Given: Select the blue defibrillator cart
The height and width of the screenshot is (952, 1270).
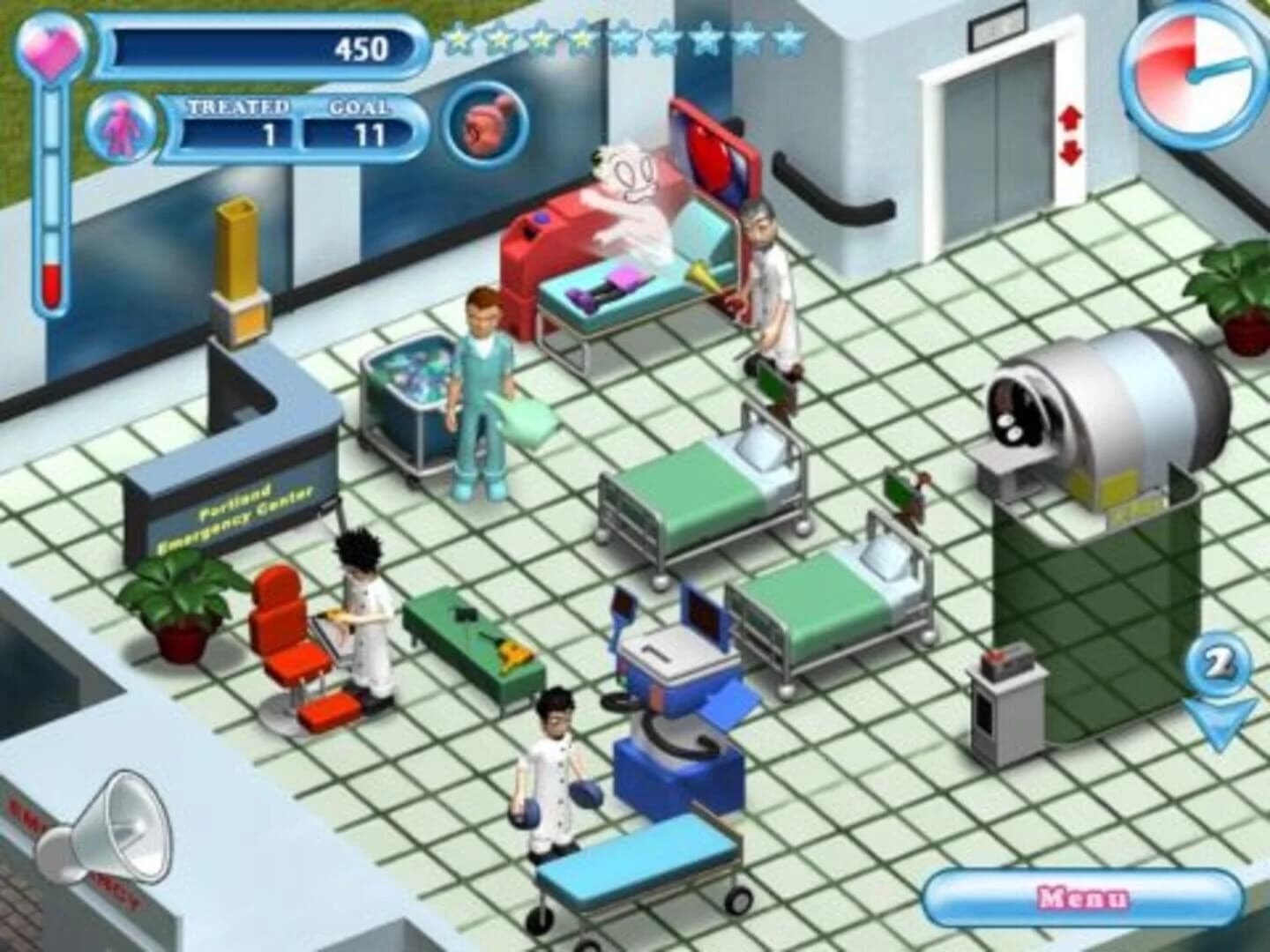Looking at the screenshot, I should 679,696.
